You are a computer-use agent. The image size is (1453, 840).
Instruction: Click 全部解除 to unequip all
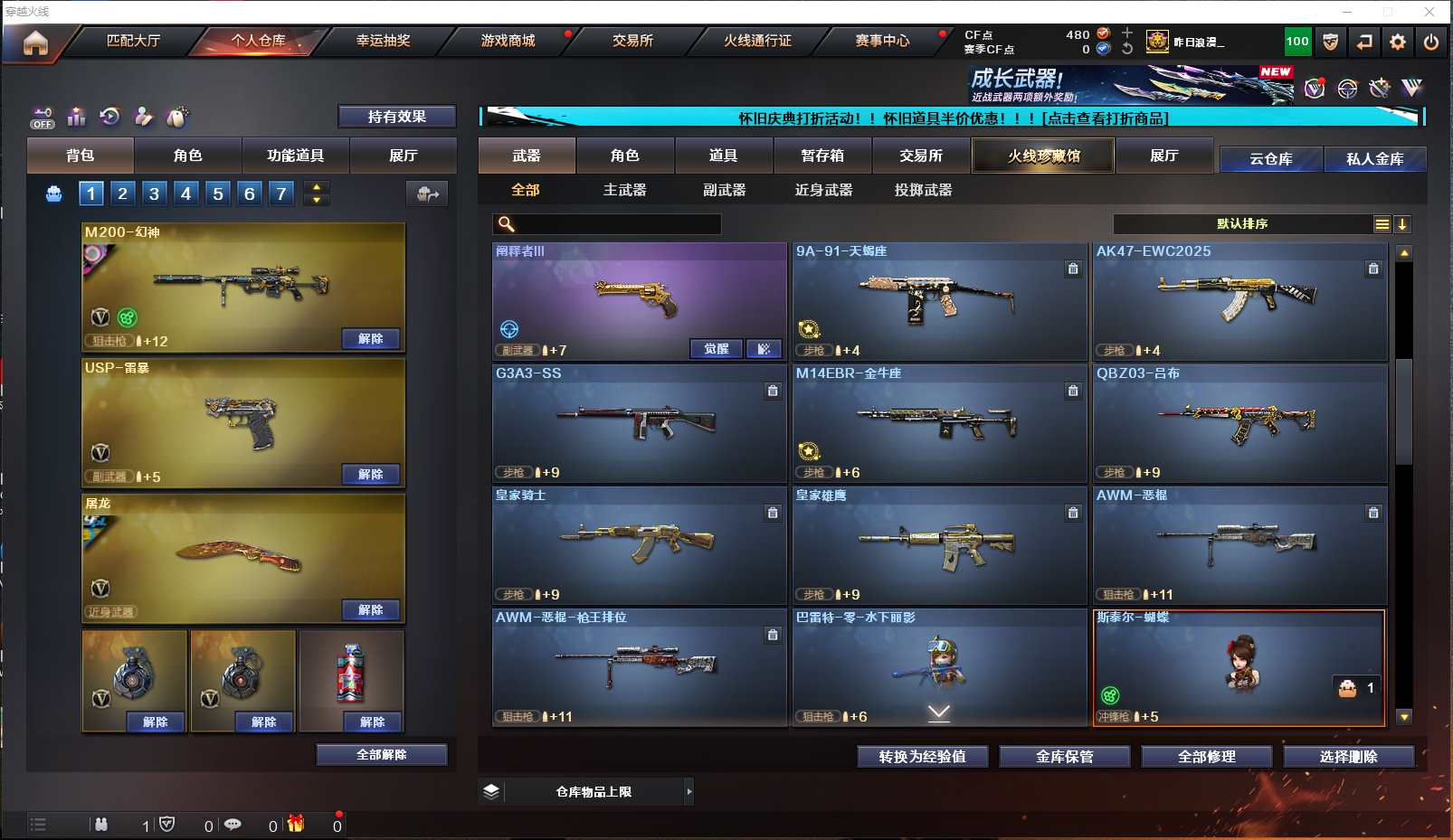coord(381,755)
